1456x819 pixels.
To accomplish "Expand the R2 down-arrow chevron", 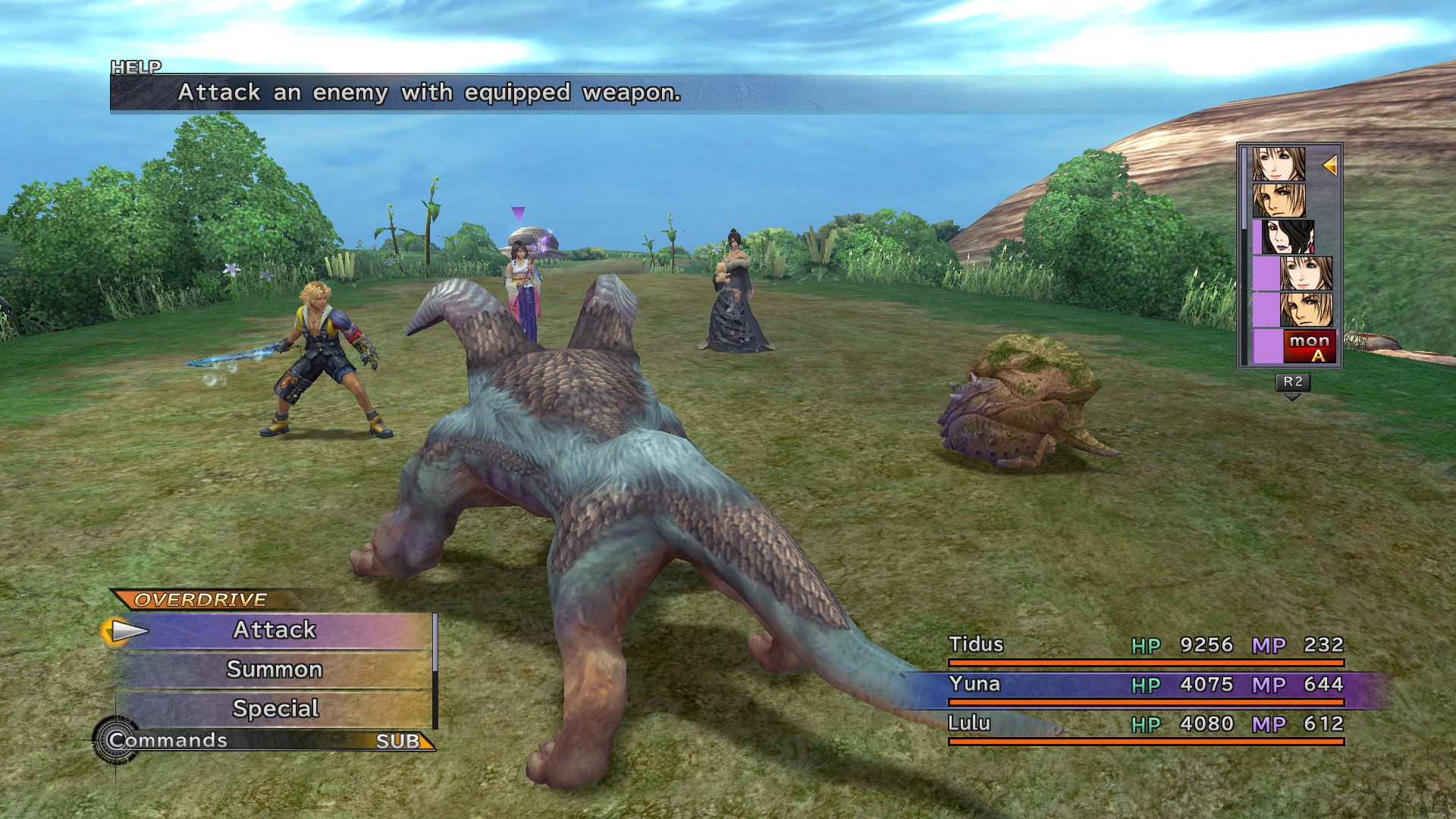I will (1290, 397).
